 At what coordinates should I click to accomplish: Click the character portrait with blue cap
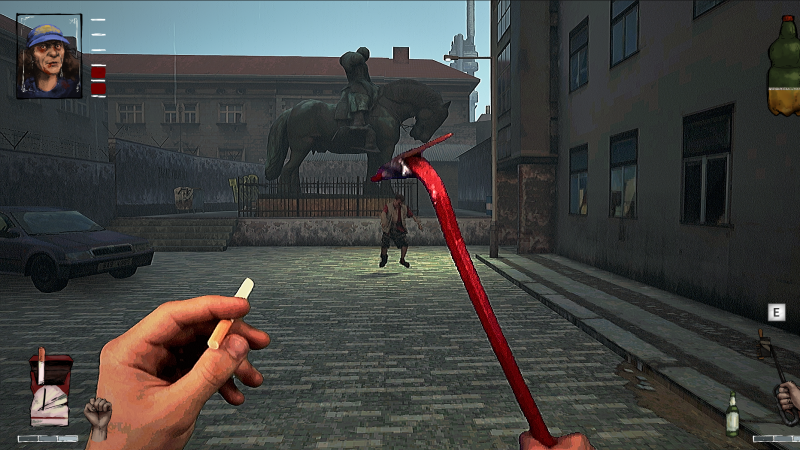click(48, 56)
